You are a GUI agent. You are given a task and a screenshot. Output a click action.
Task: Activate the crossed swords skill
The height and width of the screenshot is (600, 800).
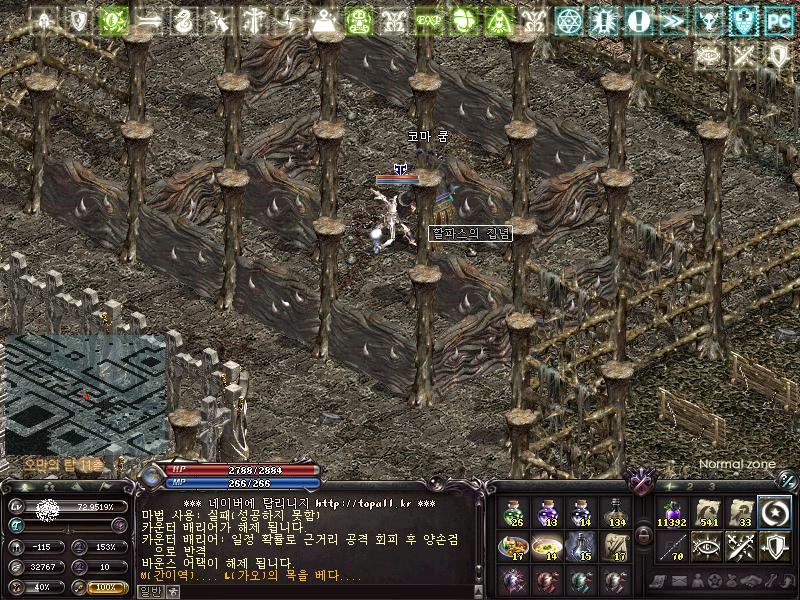[x=740, y=546]
